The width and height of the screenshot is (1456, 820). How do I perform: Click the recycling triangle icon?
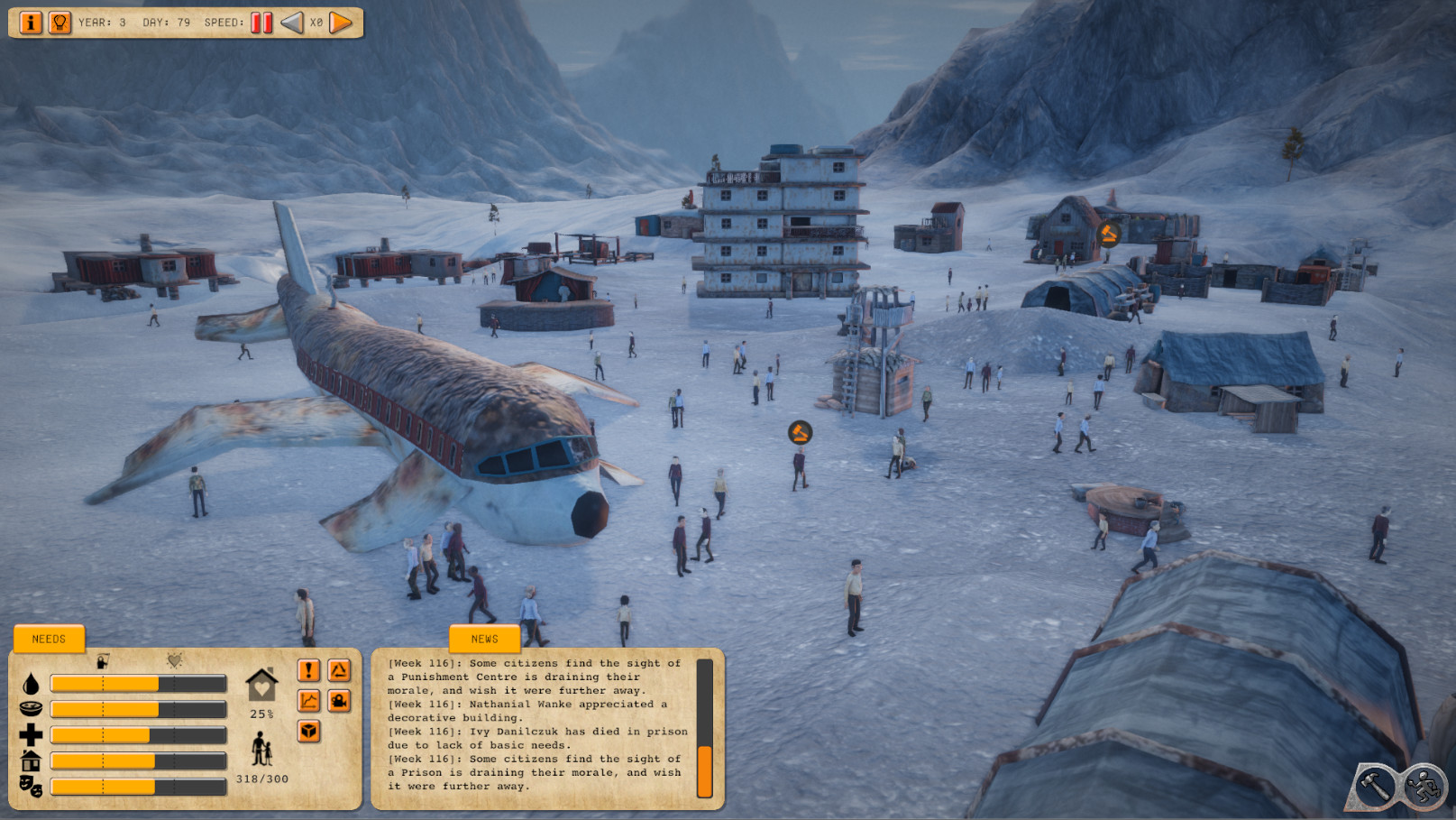click(x=340, y=669)
